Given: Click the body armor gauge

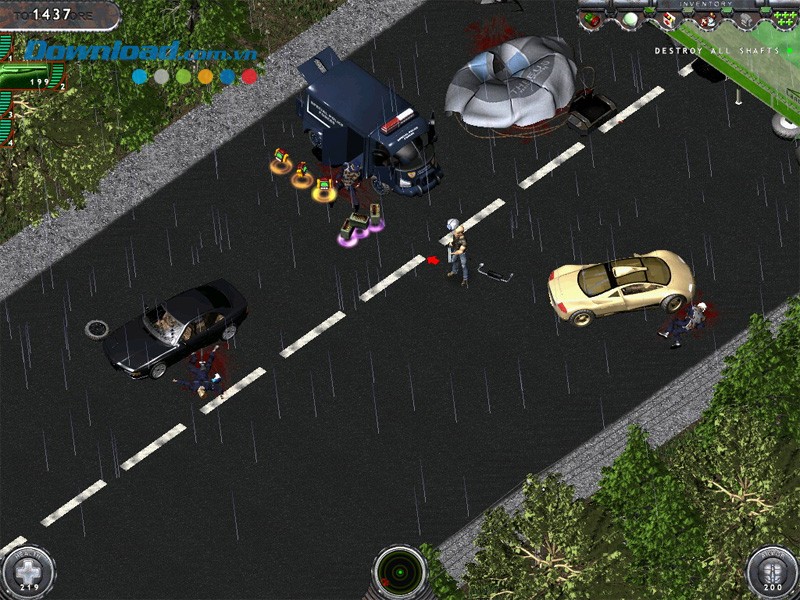Looking at the screenshot, I should click(772, 573).
